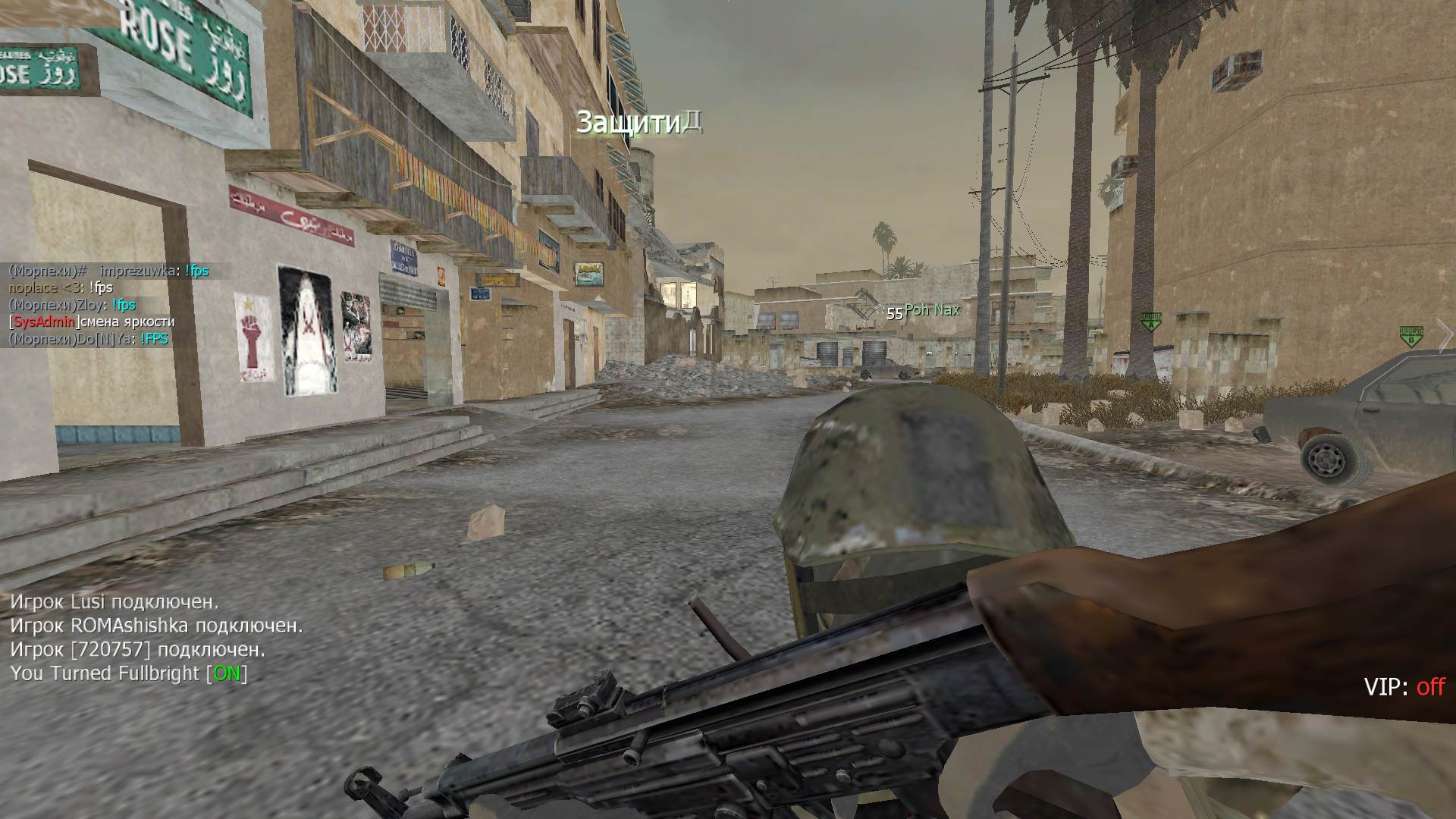Click the Fullbright ON status message
Viewport: 1456px width, 819px height.
[x=129, y=673]
